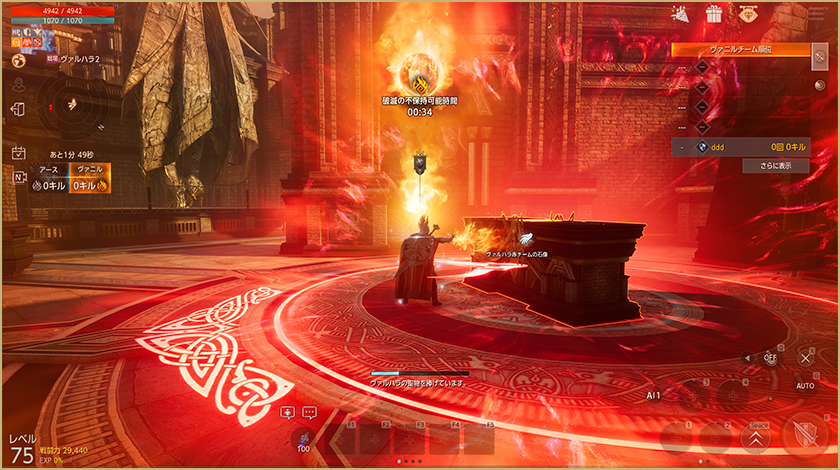Screen dimensions: 840x470
Task: Select the アース team kill panel
Action: 49,178
